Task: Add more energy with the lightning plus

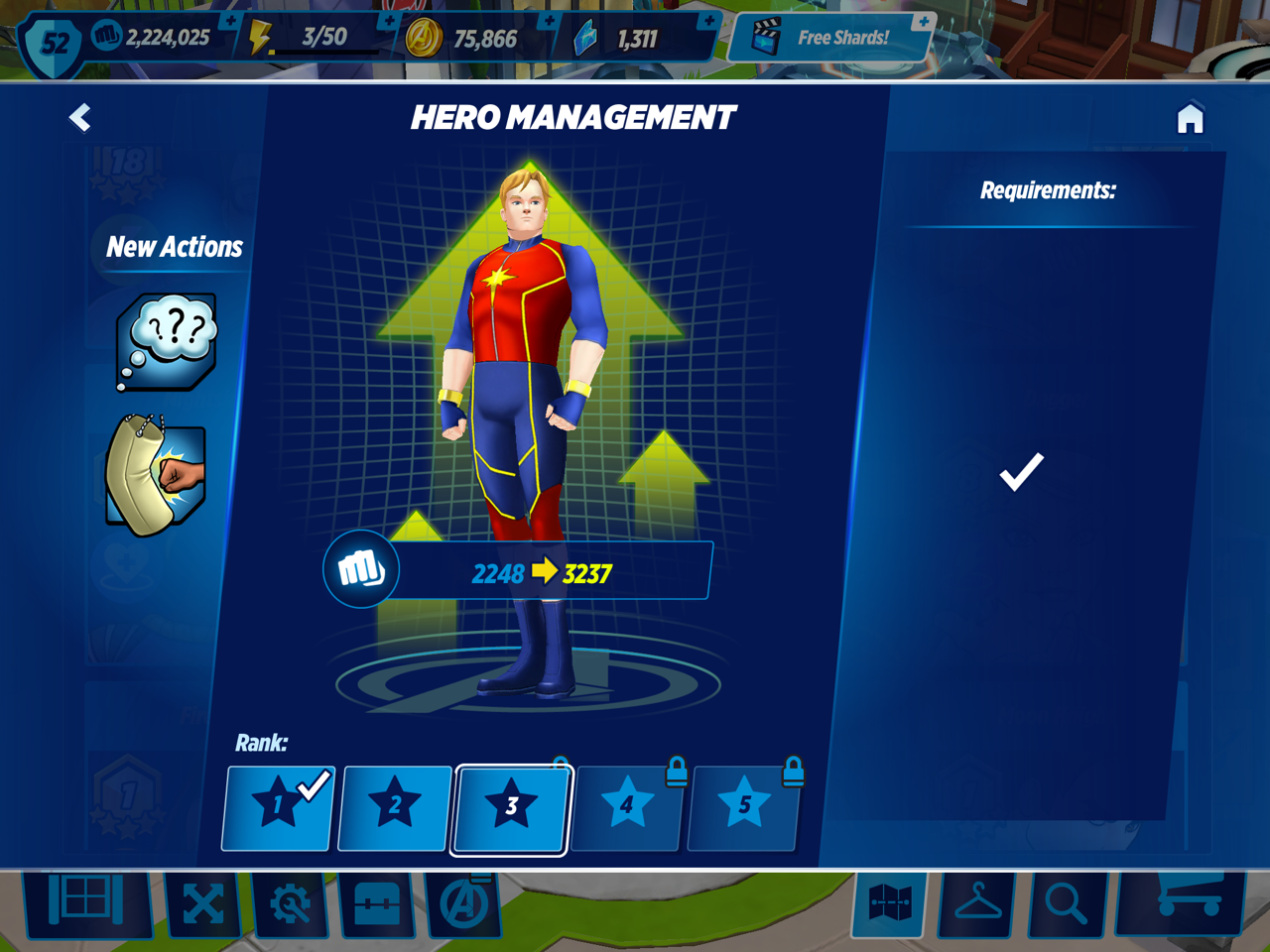Action: point(388,21)
